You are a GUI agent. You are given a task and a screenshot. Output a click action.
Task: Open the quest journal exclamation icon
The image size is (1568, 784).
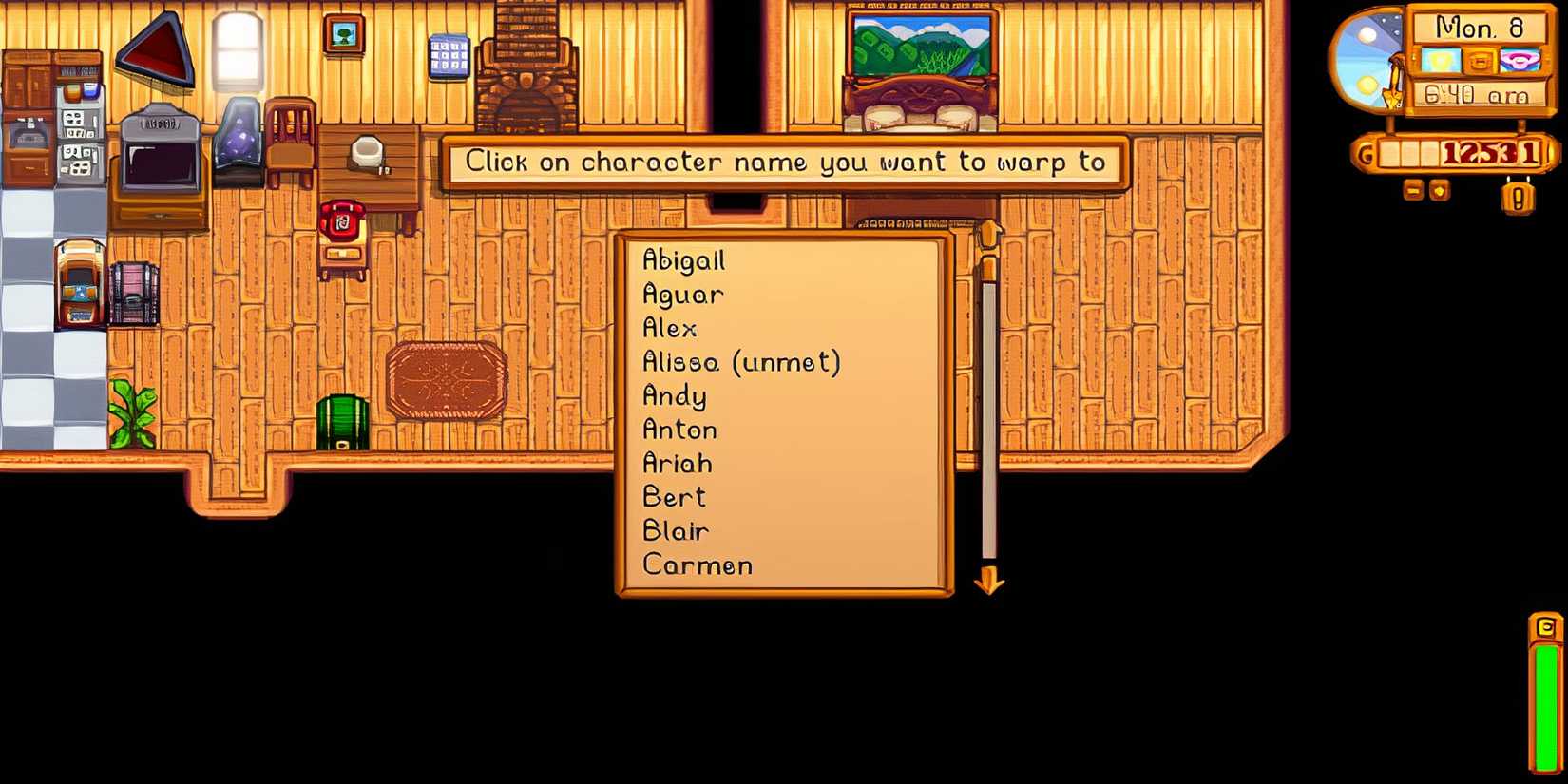(x=1518, y=196)
